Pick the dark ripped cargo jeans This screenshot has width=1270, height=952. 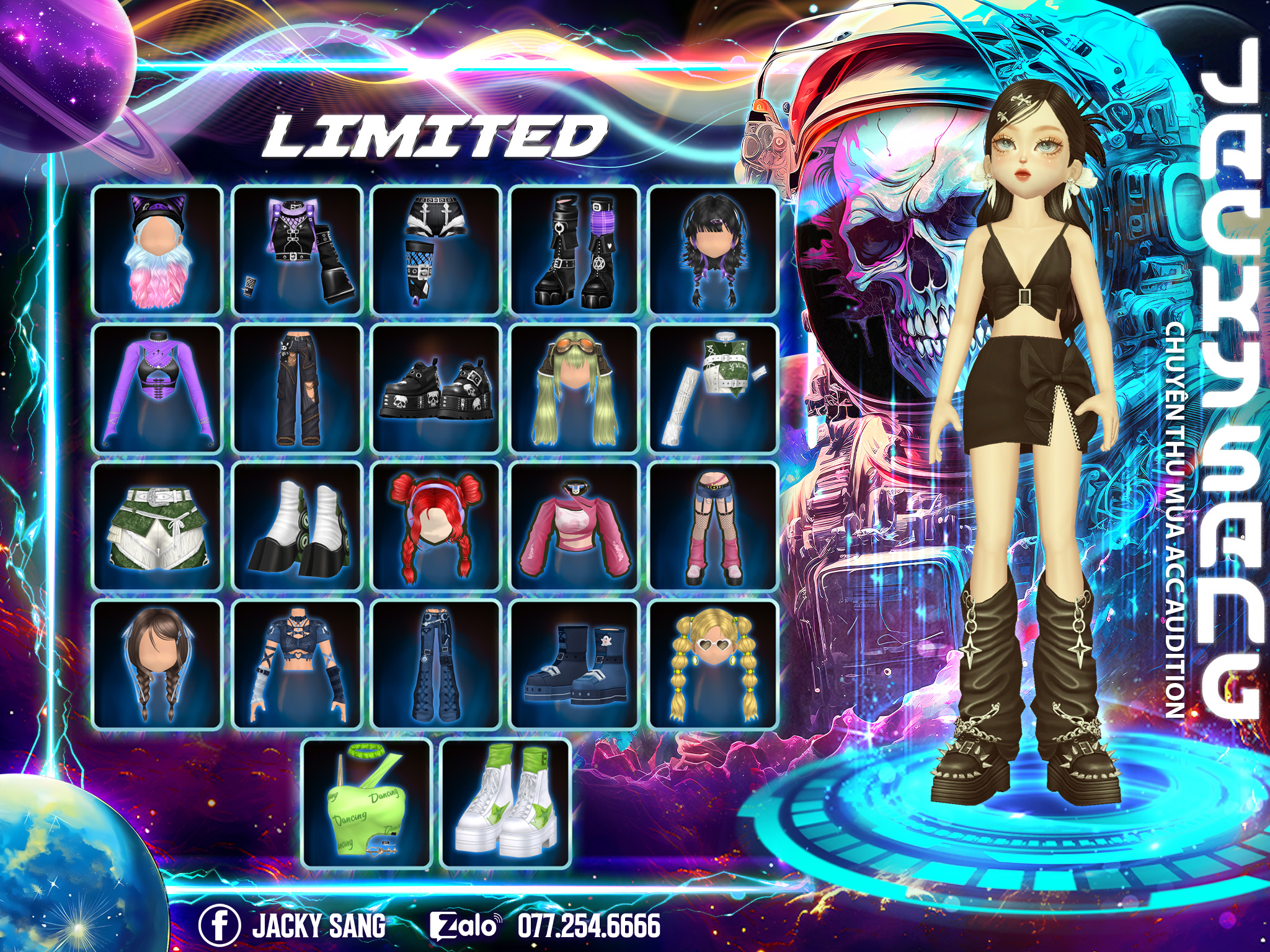297,389
